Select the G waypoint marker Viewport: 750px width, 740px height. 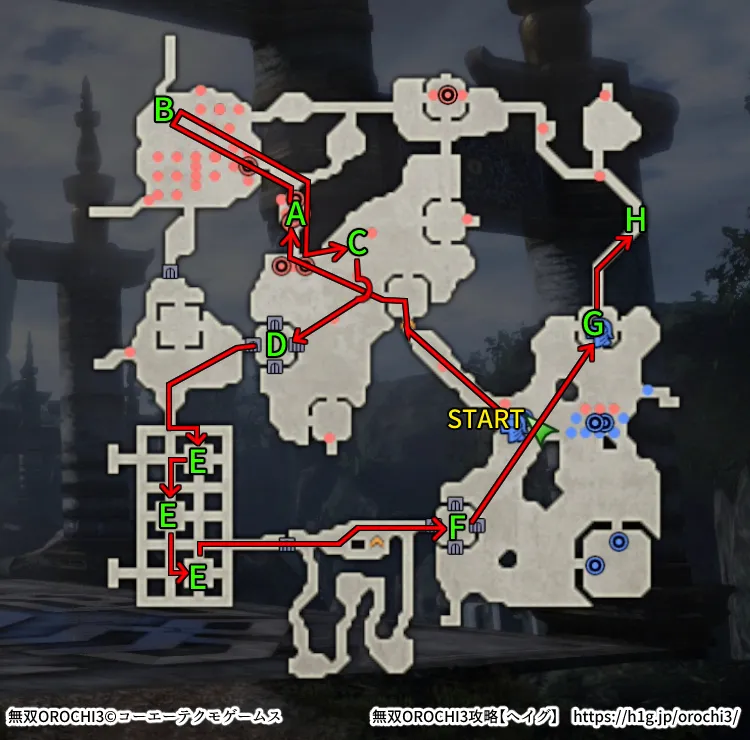tap(594, 325)
